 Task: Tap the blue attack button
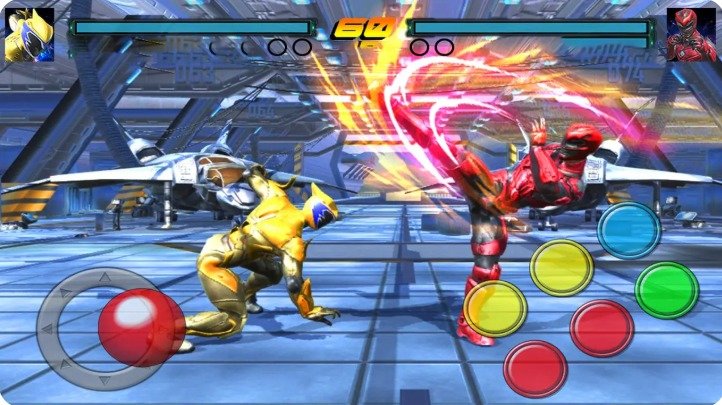[x=629, y=230]
